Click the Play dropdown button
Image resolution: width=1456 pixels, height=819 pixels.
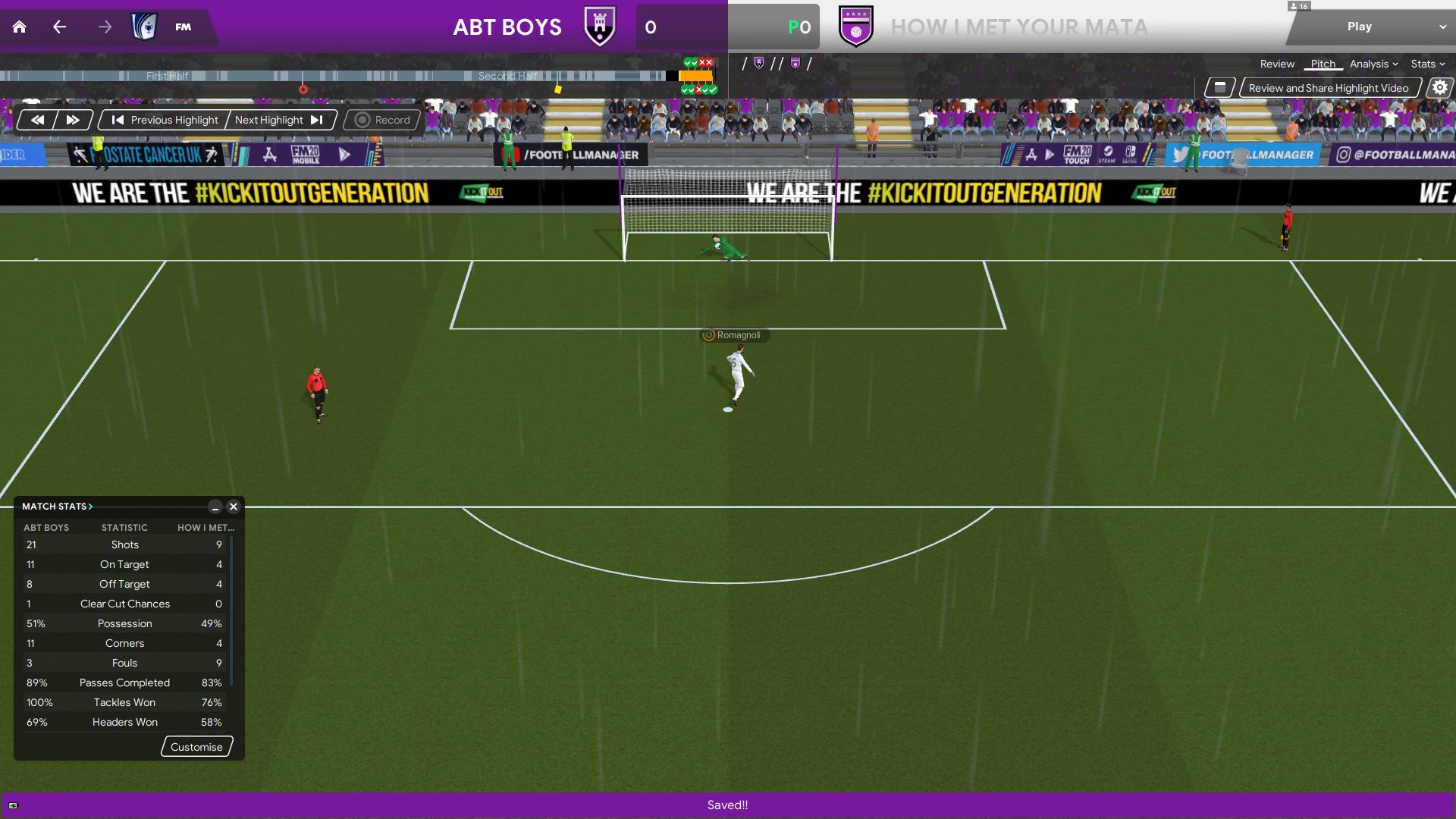click(1371, 27)
